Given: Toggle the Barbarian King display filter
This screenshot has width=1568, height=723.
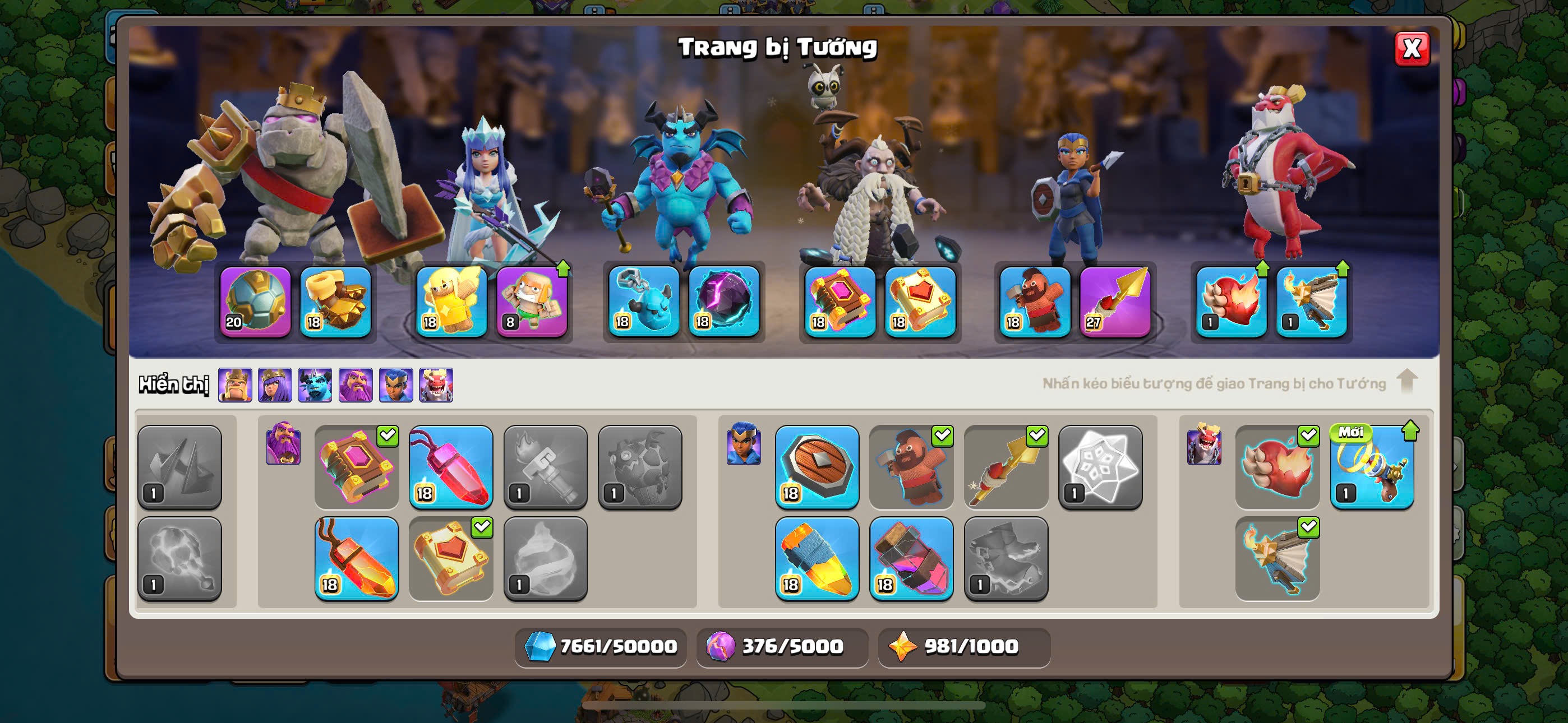Looking at the screenshot, I should pyautogui.click(x=235, y=384).
